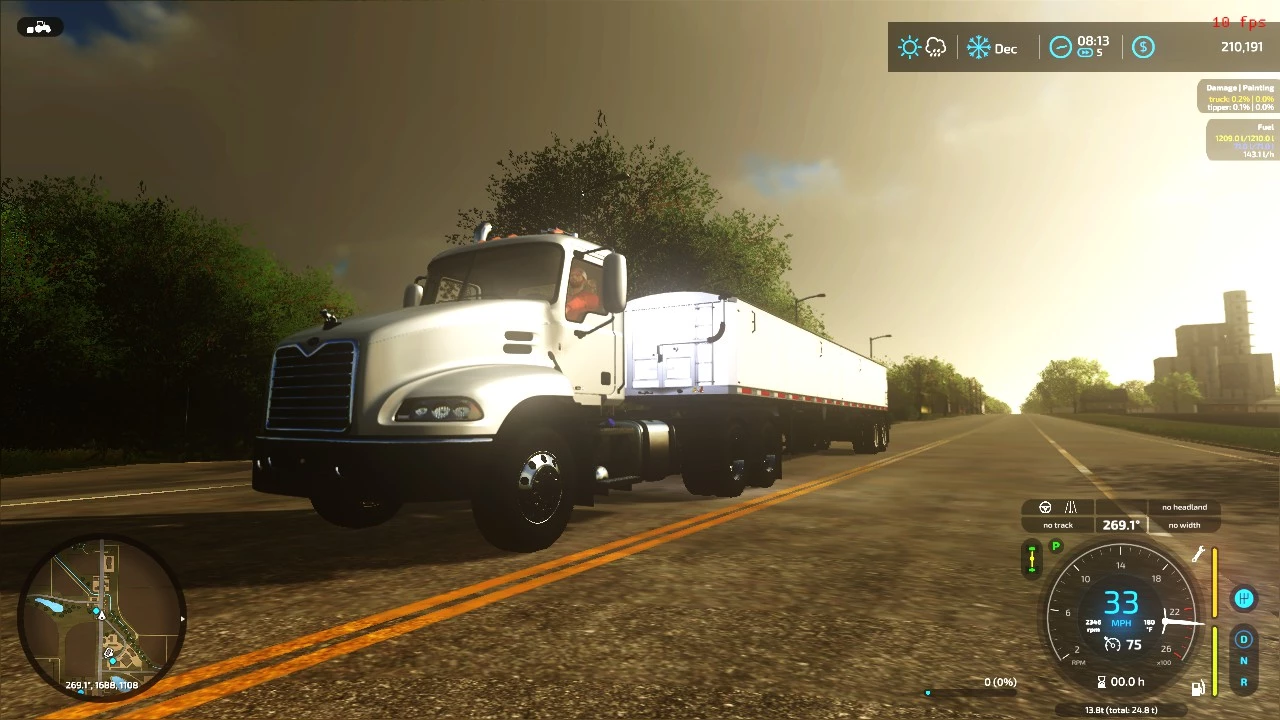The height and width of the screenshot is (720, 1280).
Task: Click the tractor icon badge
Action: pyautogui.click(x=39, y=27)
